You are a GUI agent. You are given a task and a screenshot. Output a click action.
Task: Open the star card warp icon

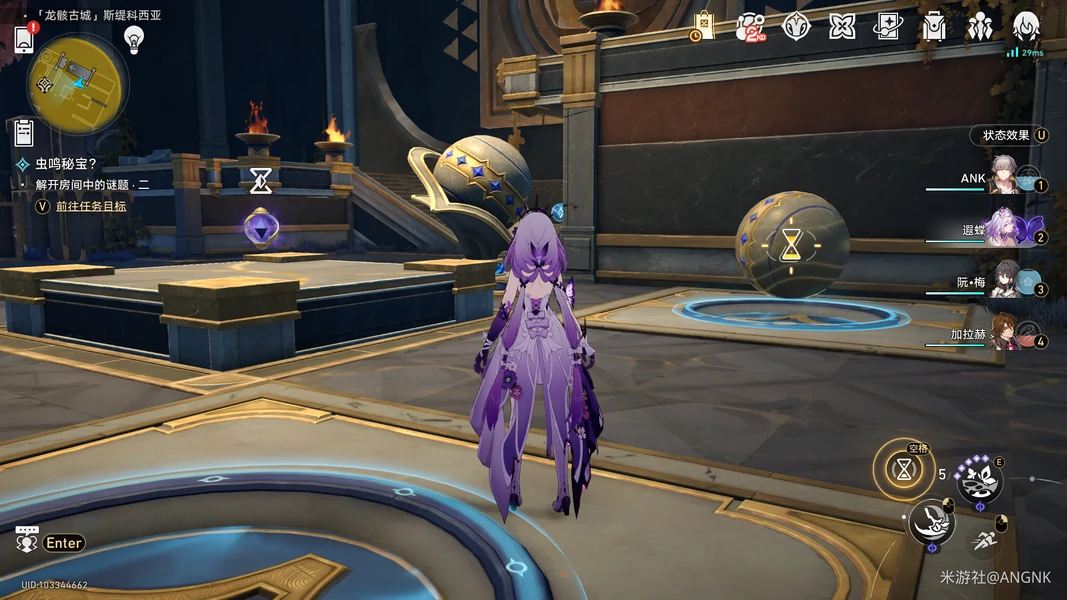tap(888, 27)
